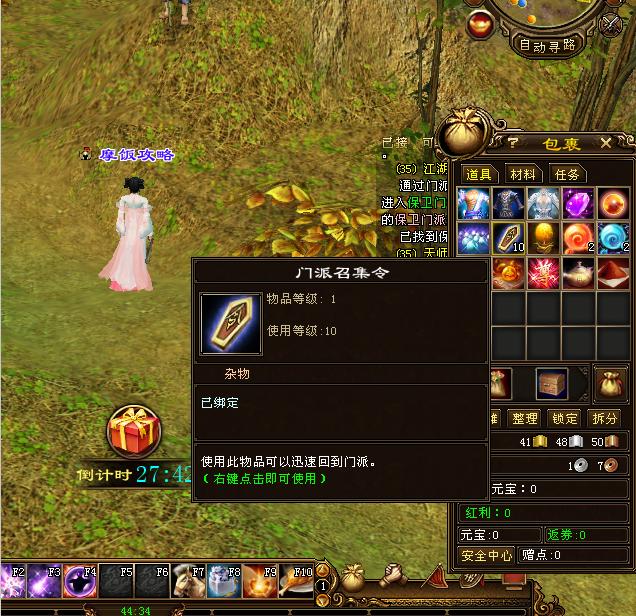Select the purple gem item slot
The image size is (636, 616).
pyautogui.click(x=578, y=205)
